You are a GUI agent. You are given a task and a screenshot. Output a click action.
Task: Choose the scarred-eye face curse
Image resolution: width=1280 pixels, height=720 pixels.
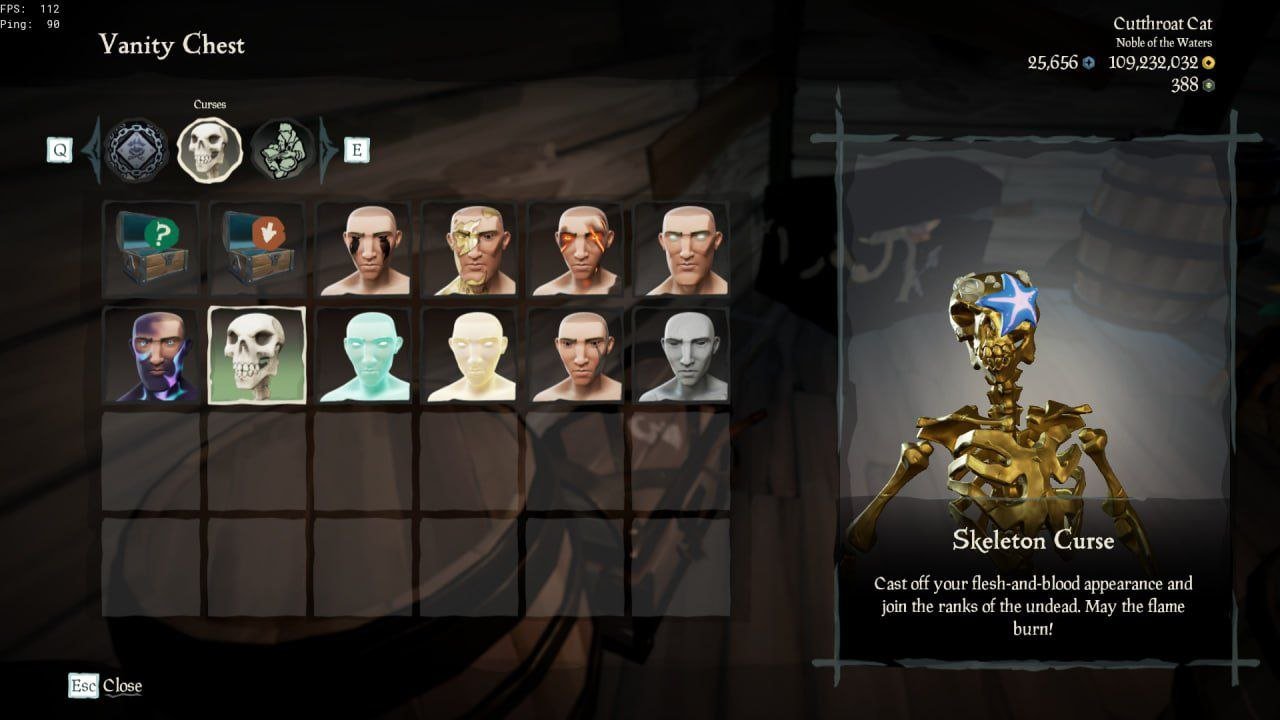pyautogui.click(x=576, y=356)
